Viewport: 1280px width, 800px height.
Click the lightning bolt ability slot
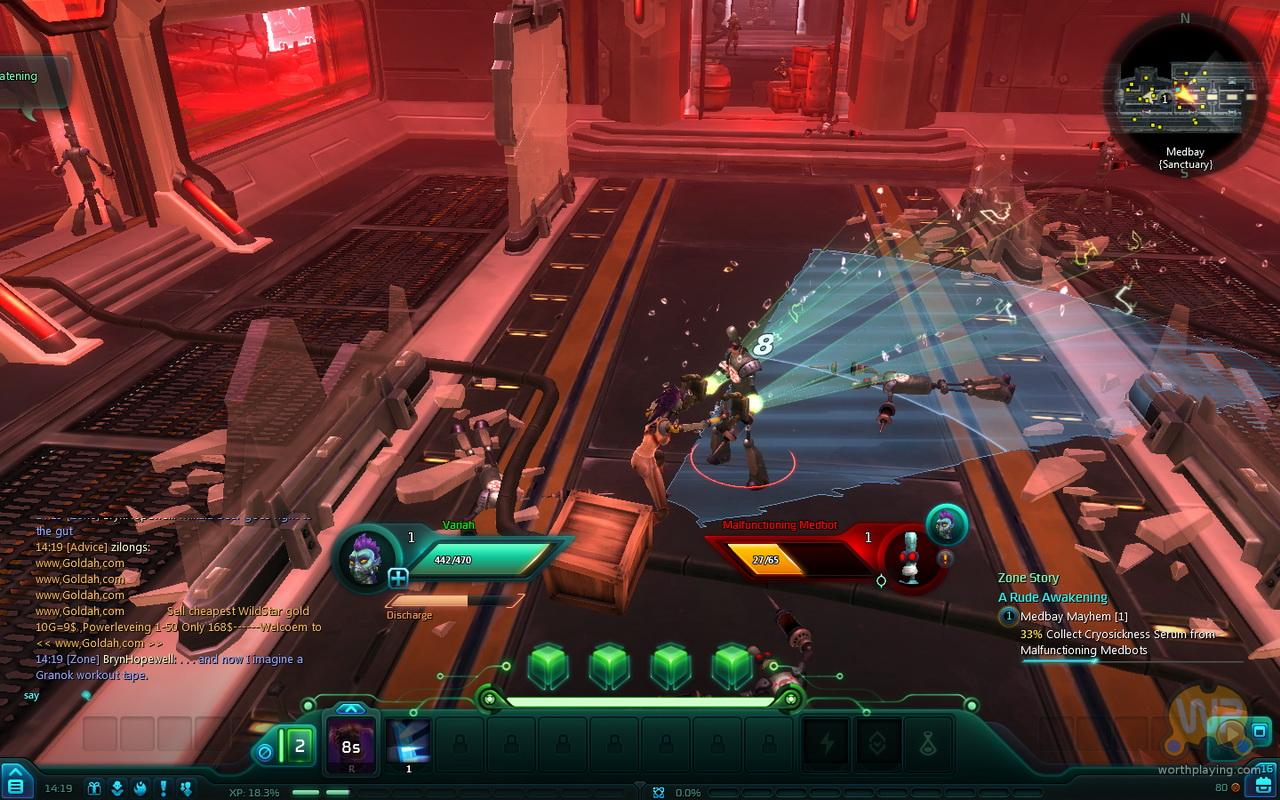826,744
